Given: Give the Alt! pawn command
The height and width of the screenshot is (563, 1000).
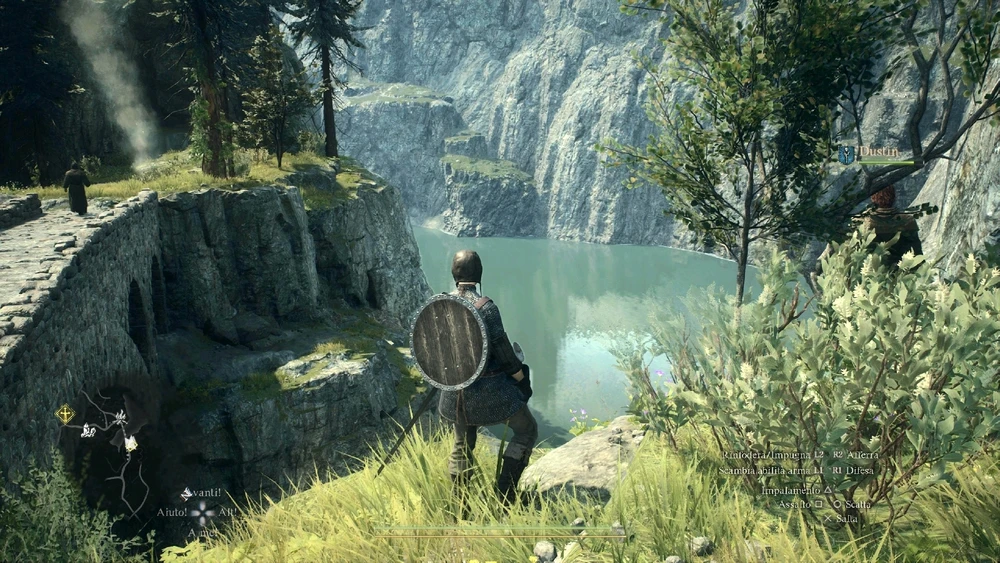Looking at the screenshot, I should pyautogui.click(x=227, y=512).
